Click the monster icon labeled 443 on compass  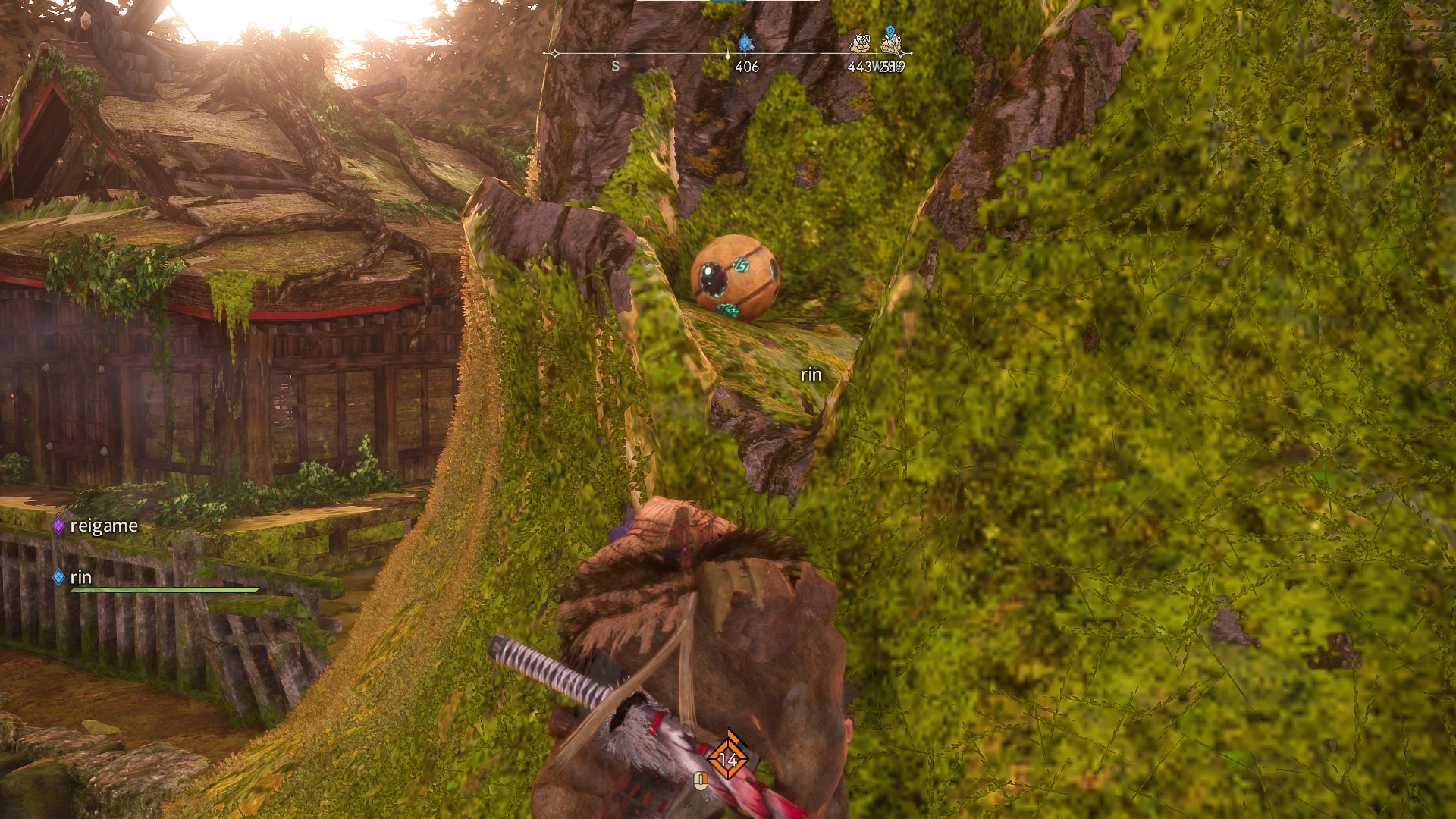[x=861, y=45]
